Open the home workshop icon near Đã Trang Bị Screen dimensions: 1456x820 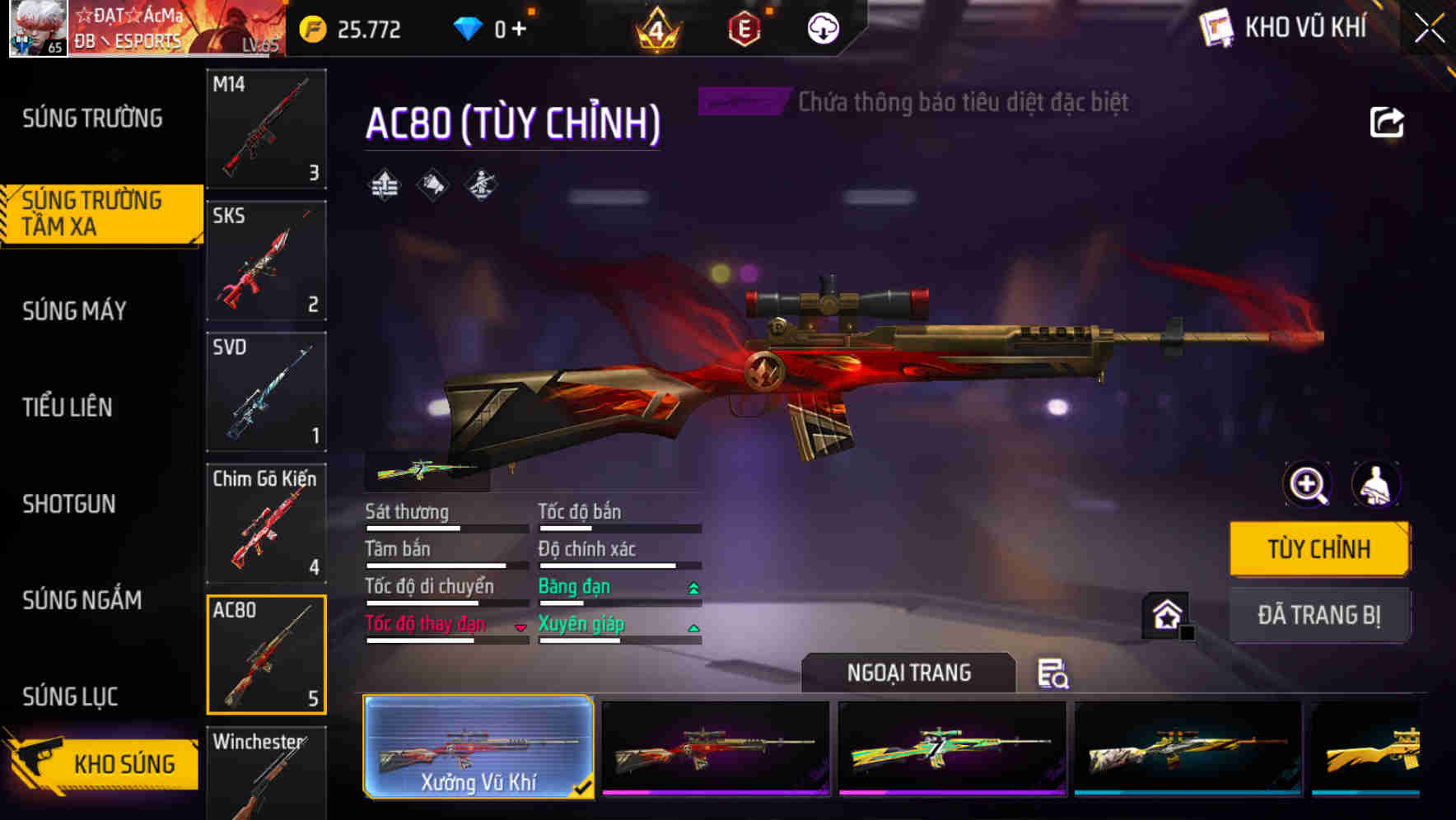(x=1164, y=615)
